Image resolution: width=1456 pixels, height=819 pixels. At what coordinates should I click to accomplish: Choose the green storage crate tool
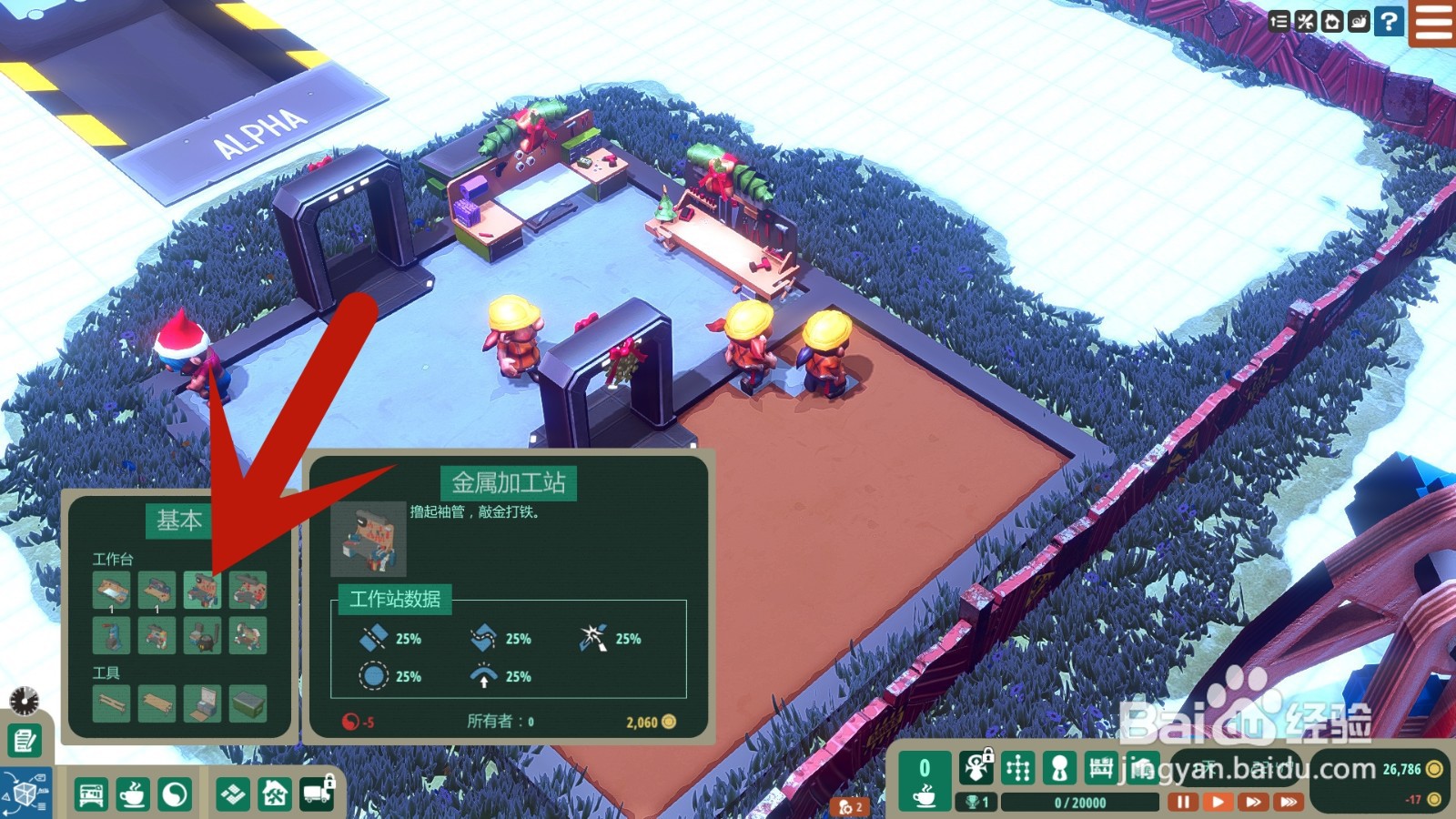click(x=248, y=703)
